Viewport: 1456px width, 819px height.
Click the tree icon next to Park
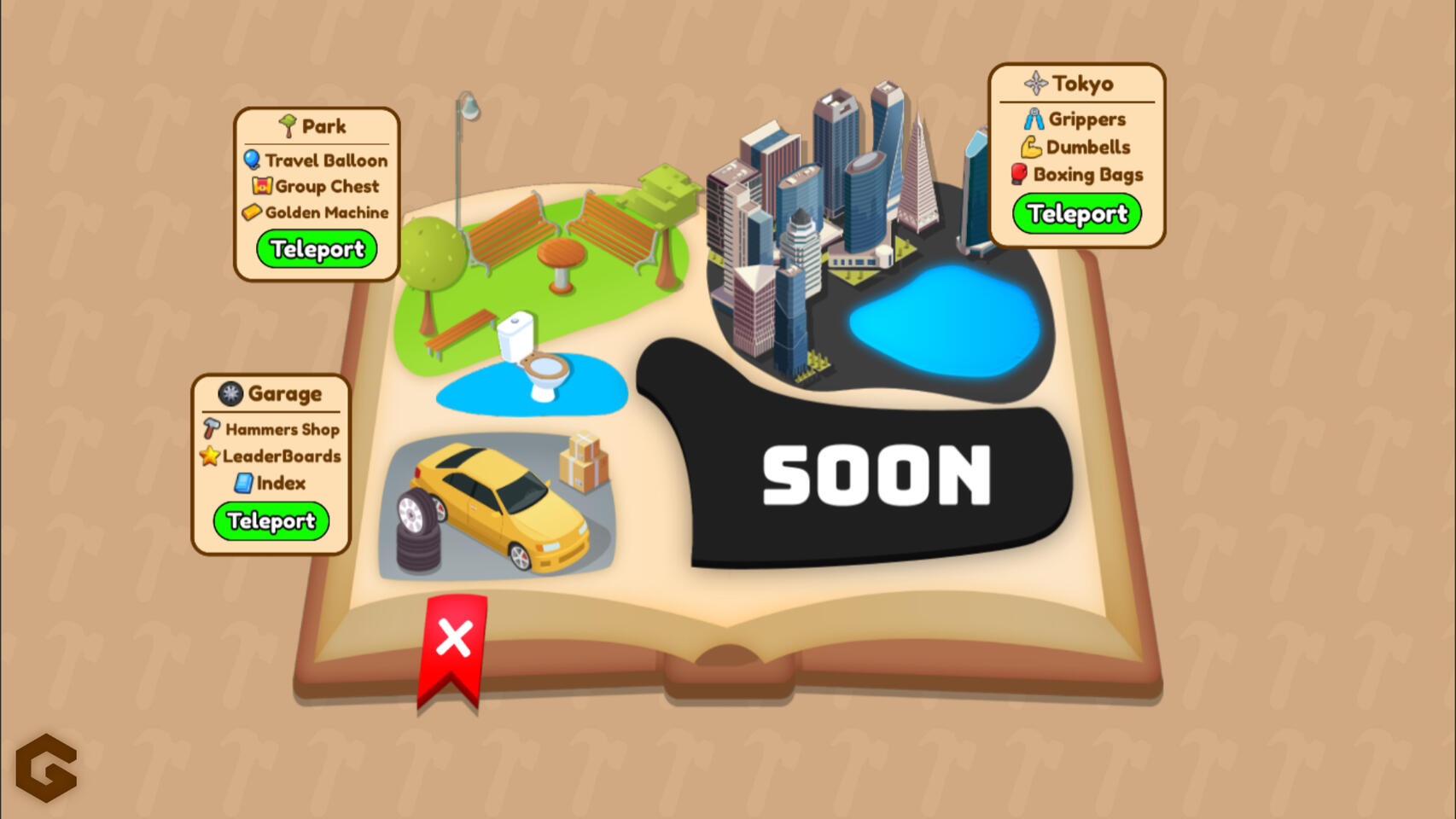click(288, 125)
